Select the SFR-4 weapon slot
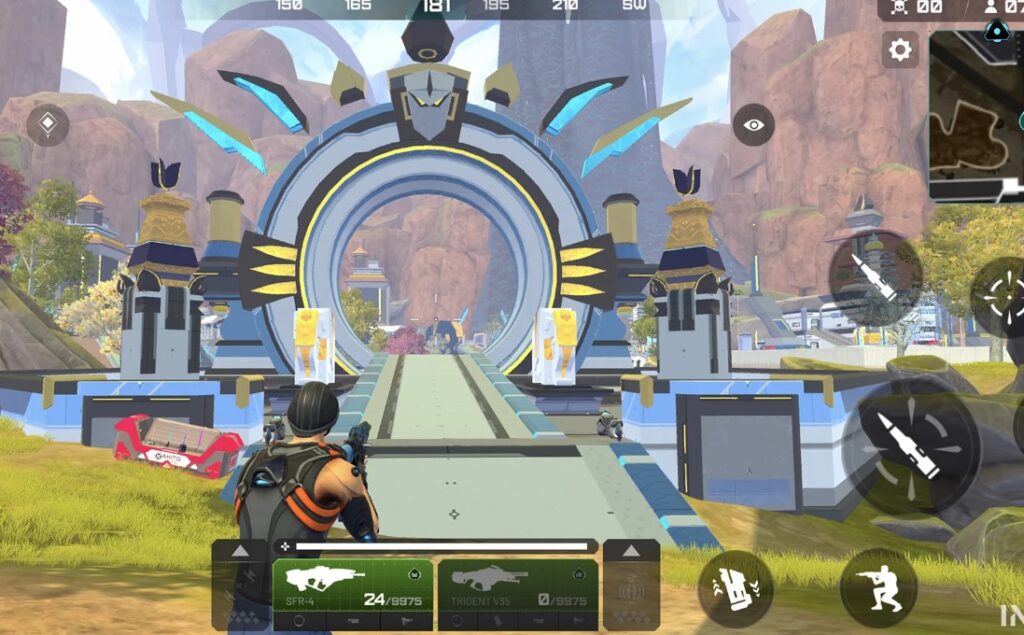The image size is (1024, 635). tap(352, 588)
